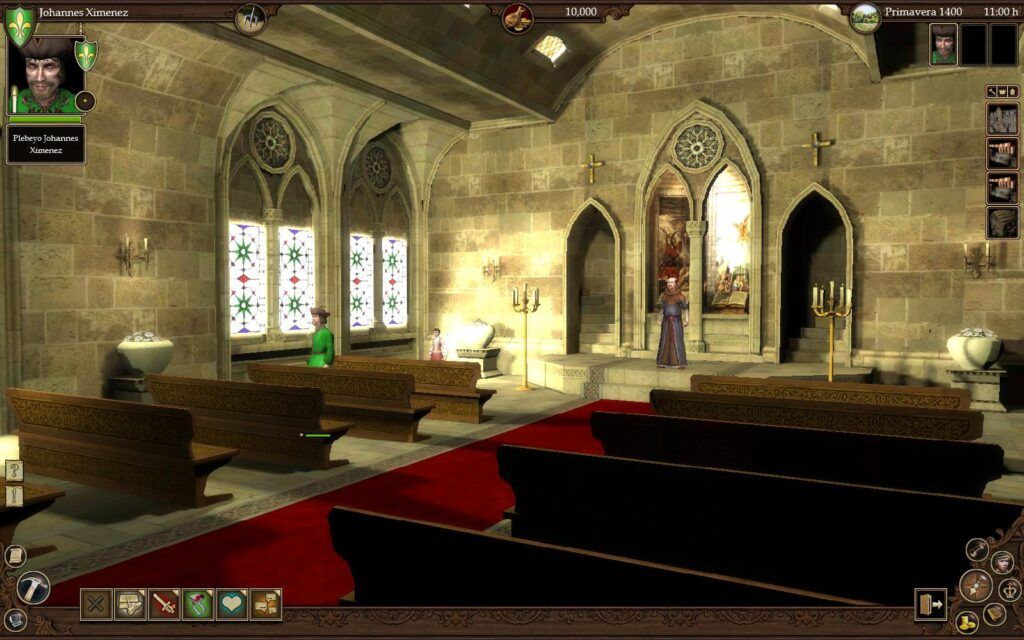Open the parchment documents action slot
The image size is (1024, 640).
pyautogui.click(x=130, y=604)
